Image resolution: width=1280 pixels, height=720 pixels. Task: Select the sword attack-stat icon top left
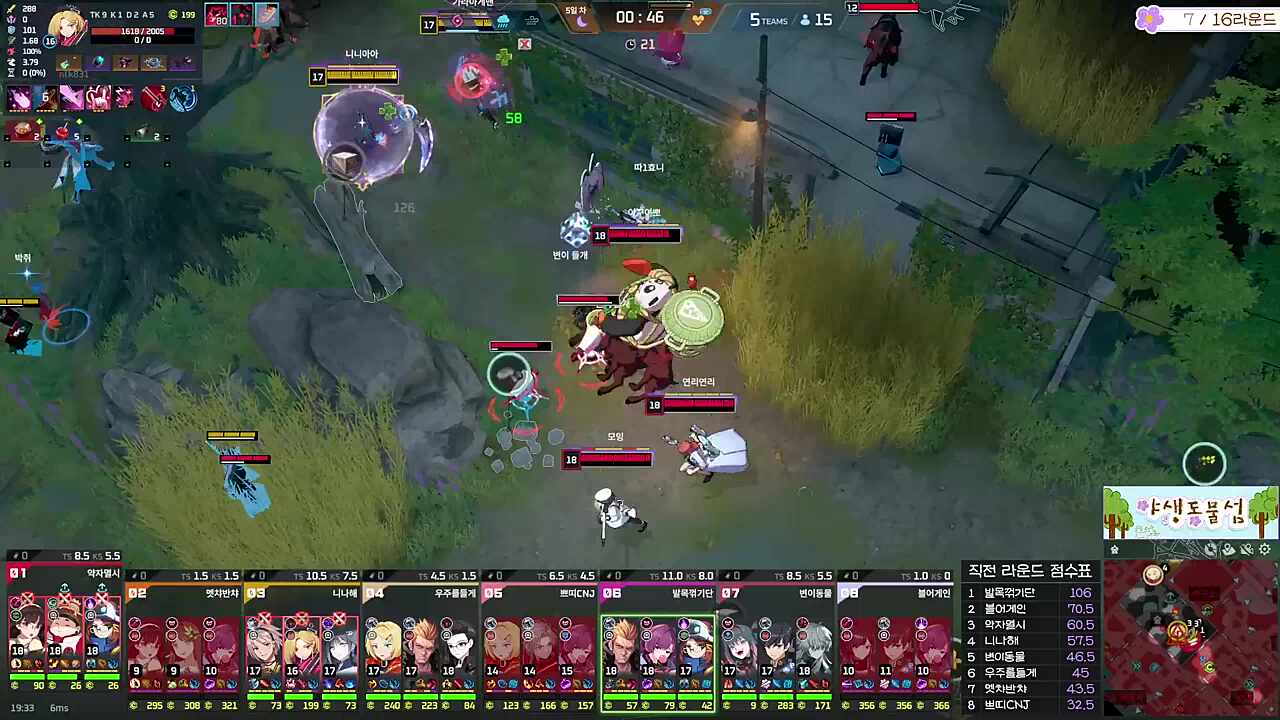coord(10,9)
